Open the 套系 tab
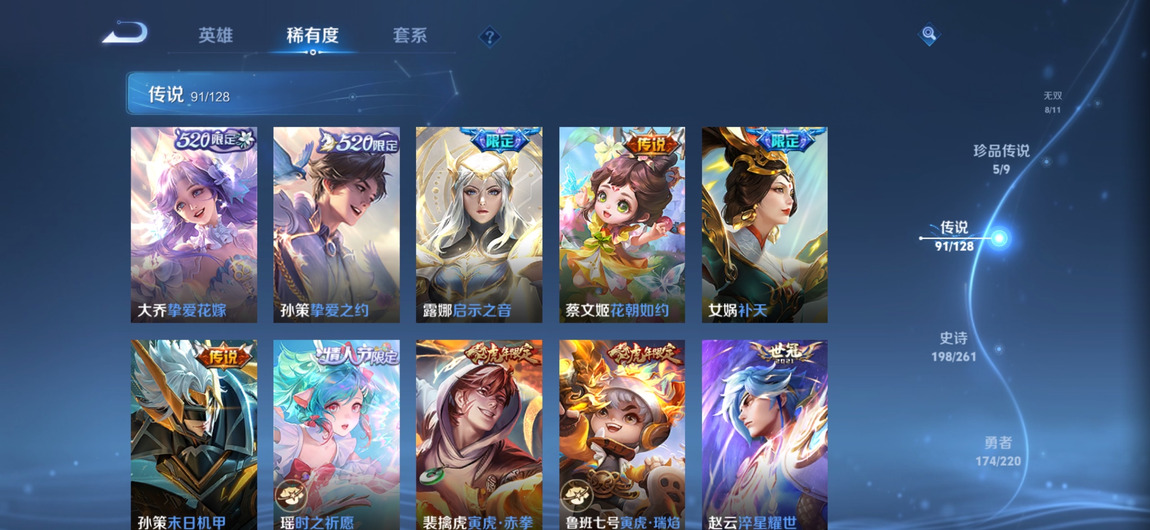This screenshot has height=530, width=1150. (410, 36)
